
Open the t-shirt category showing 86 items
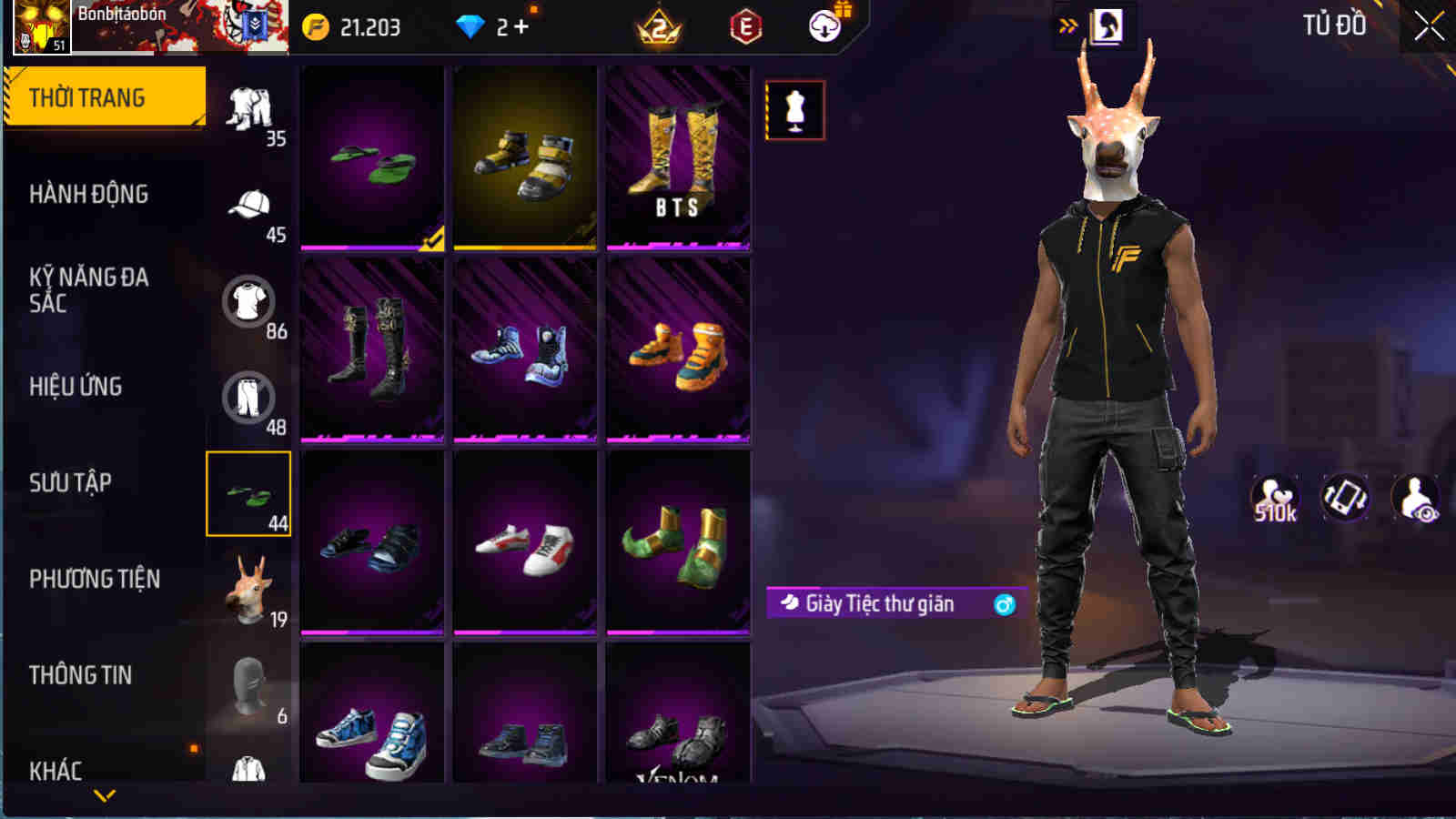pyautogui.click(x=248, y=300)
